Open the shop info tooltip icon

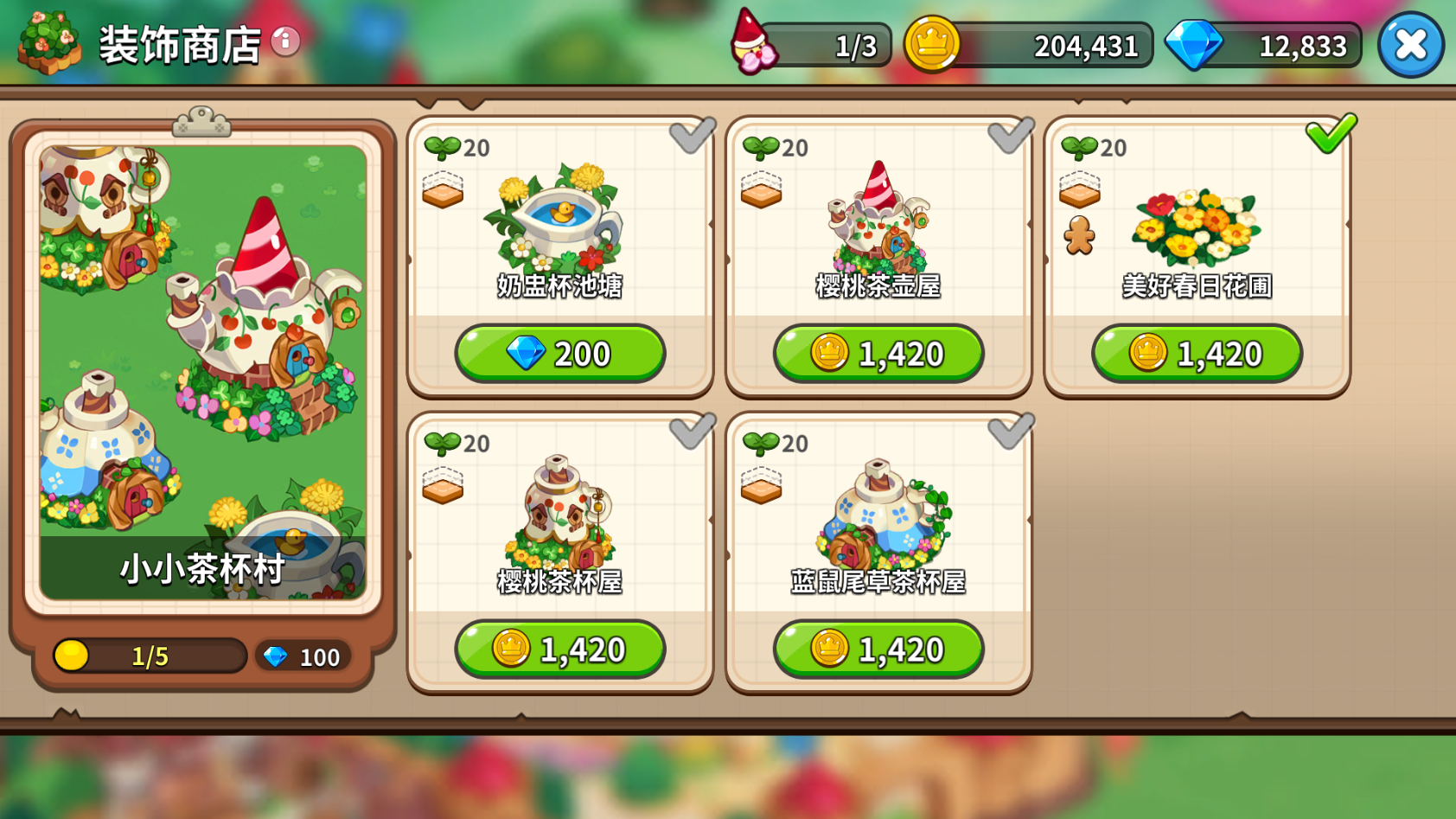285,41
